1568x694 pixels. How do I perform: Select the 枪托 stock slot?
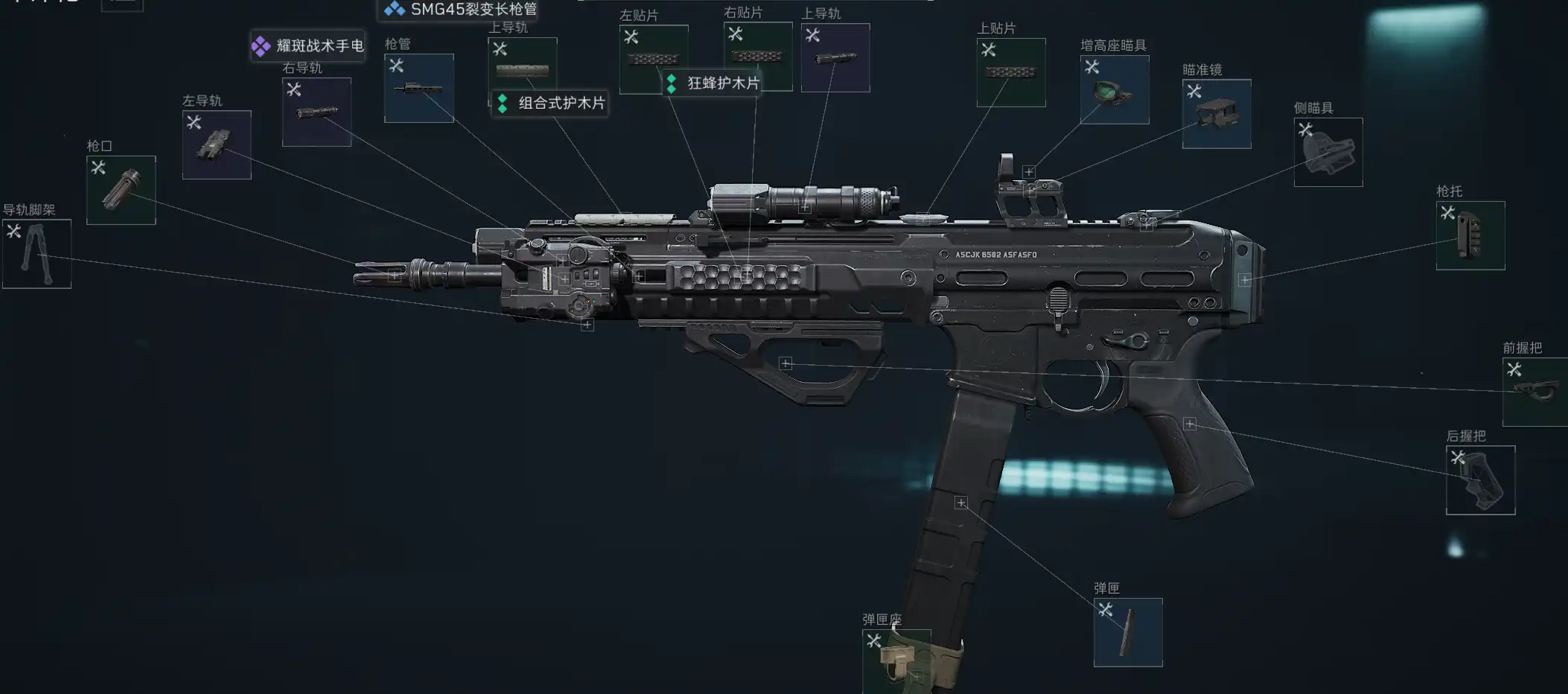coord(1470,235)
